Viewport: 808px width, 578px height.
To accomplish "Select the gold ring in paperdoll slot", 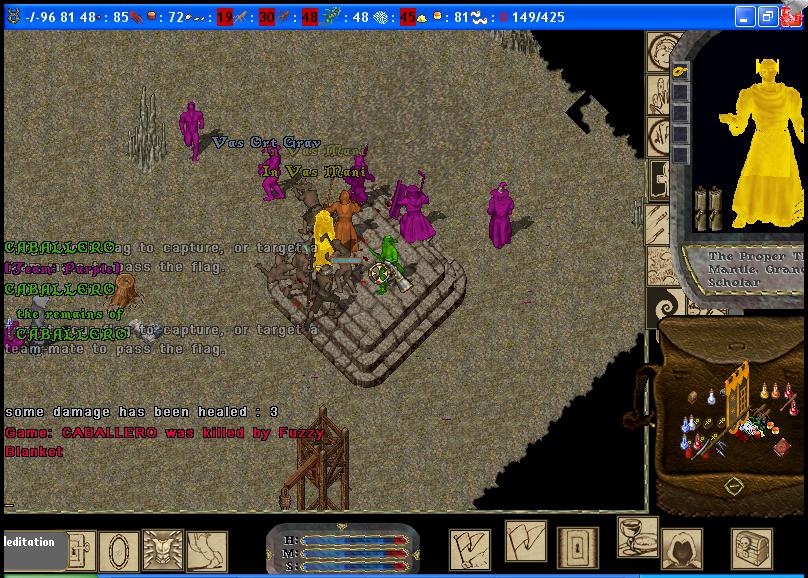I will point(679,71).
